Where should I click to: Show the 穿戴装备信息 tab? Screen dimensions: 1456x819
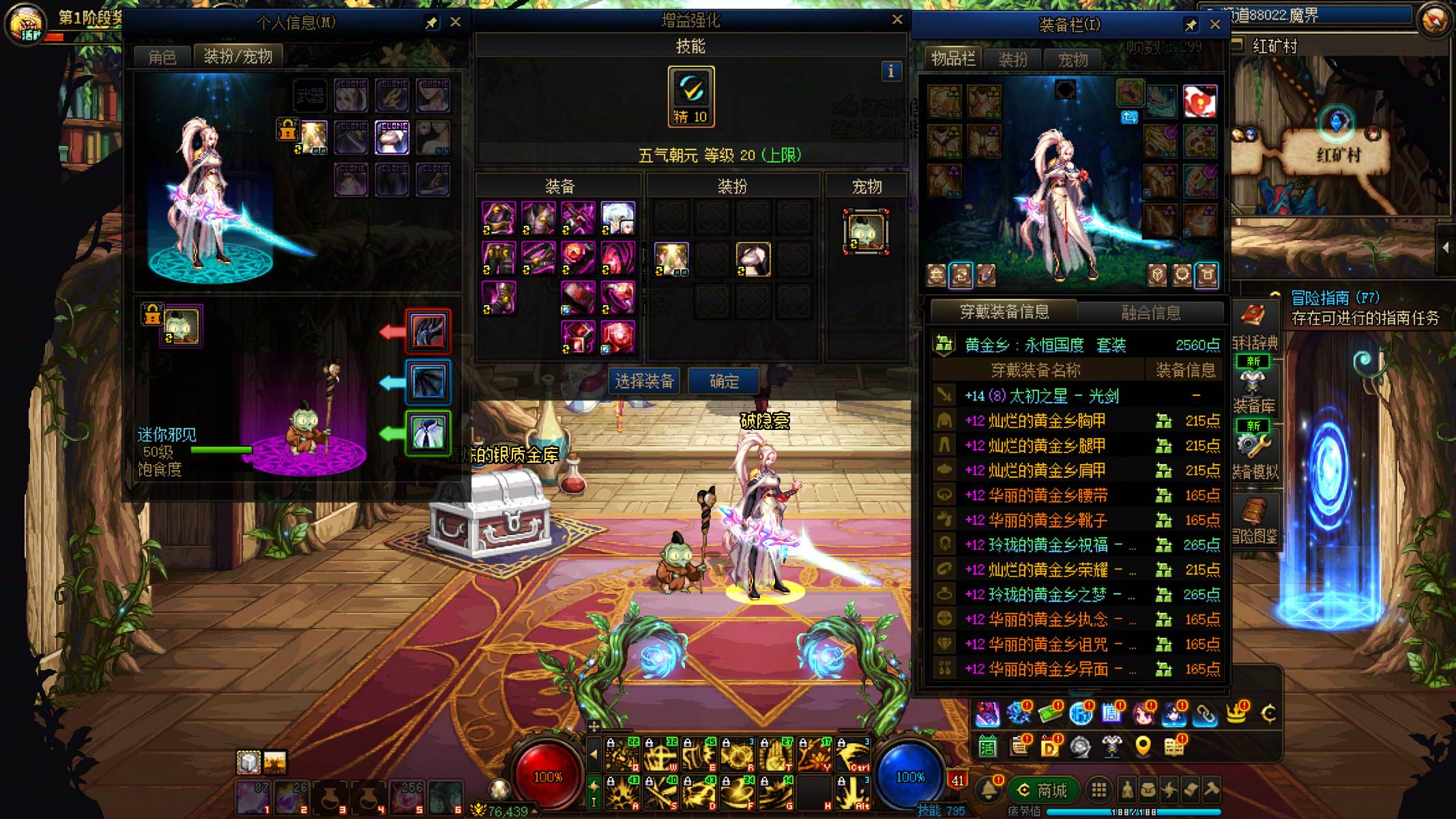[1004, 312]
